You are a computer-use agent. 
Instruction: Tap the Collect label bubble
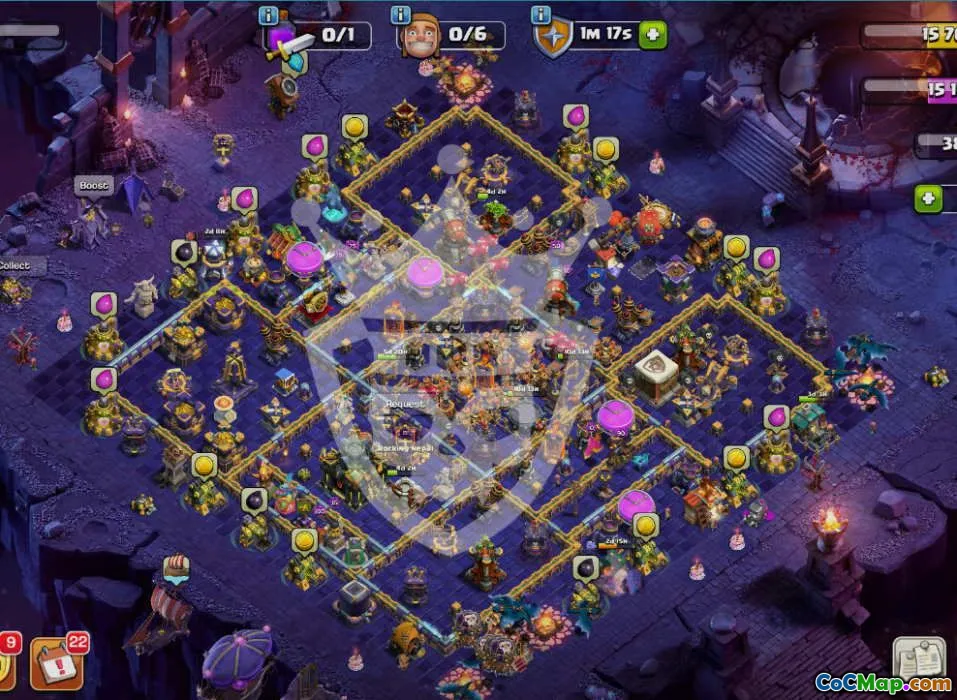pyautogui.click(x=14, y=266)
